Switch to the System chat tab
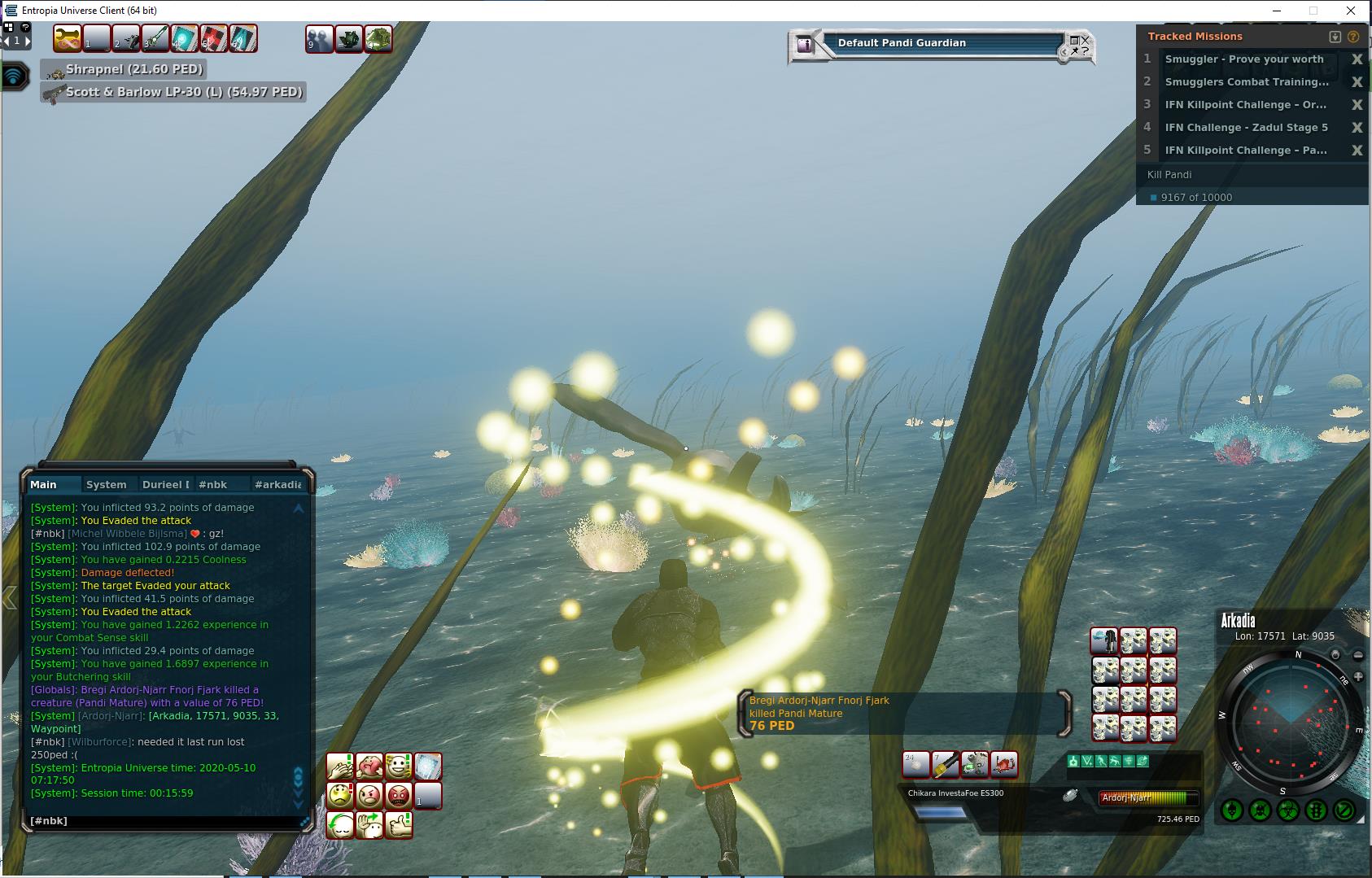1372x878 pixels. (107, 484)
